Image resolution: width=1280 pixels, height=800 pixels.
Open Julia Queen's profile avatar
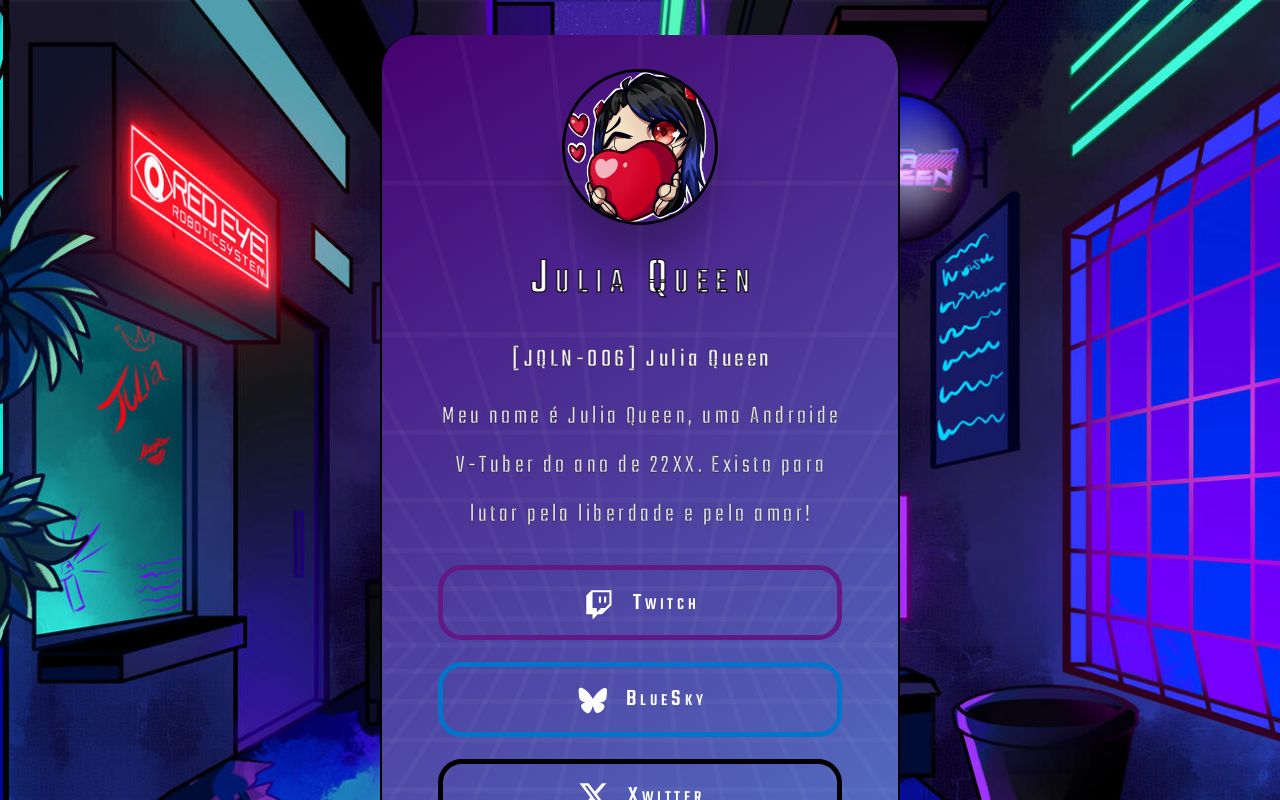click(x=640, y=147)
